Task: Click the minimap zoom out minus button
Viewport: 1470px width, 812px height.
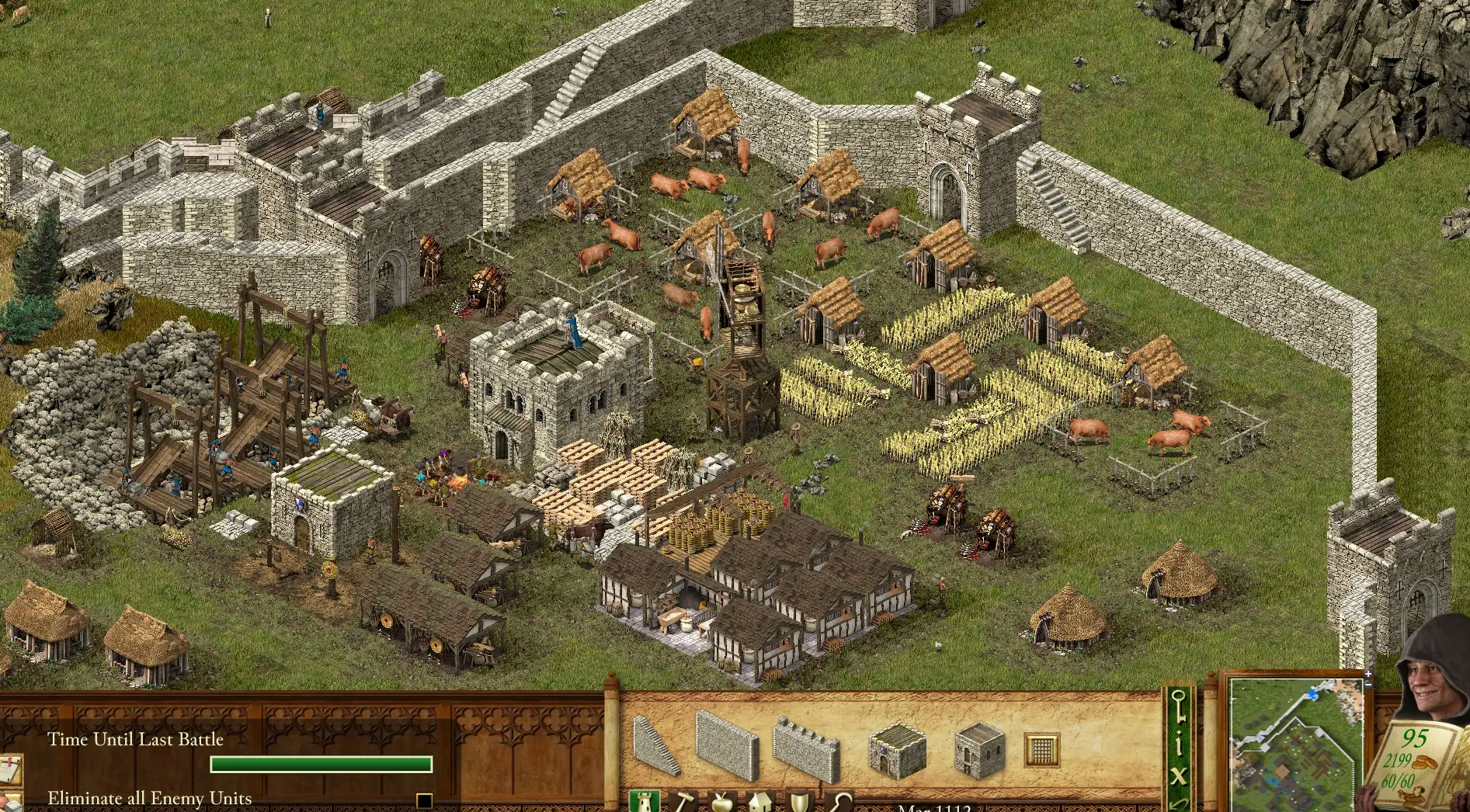Action: click(1368, 685)
